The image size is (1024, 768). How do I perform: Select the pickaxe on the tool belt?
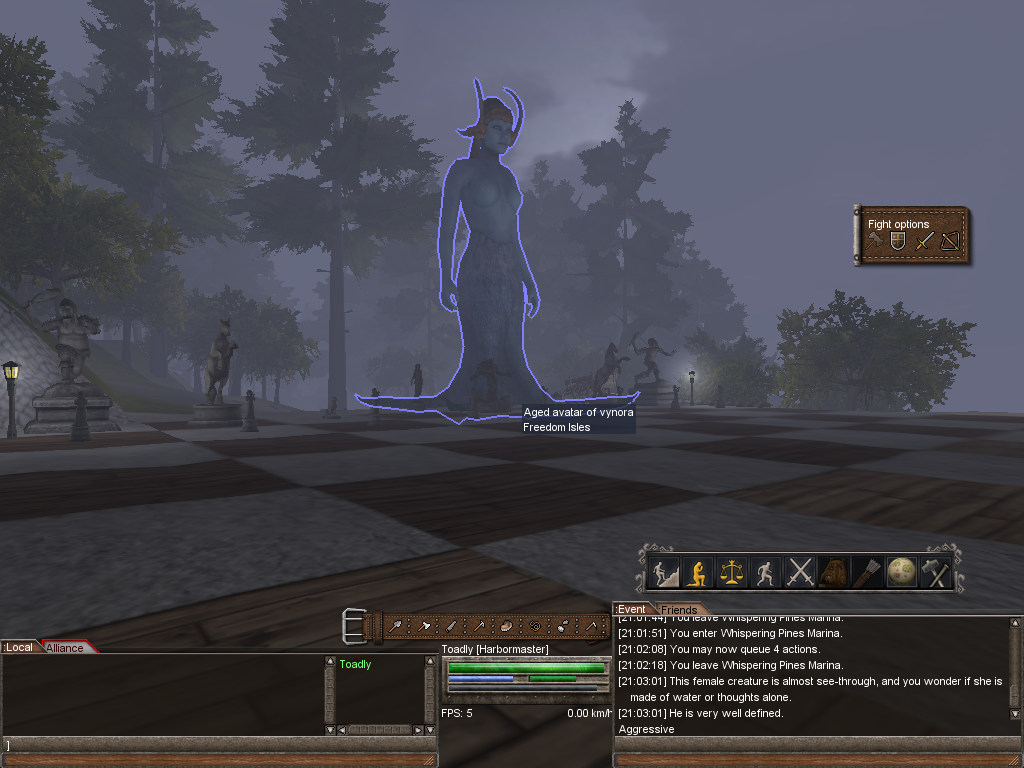tap(480, 627)
